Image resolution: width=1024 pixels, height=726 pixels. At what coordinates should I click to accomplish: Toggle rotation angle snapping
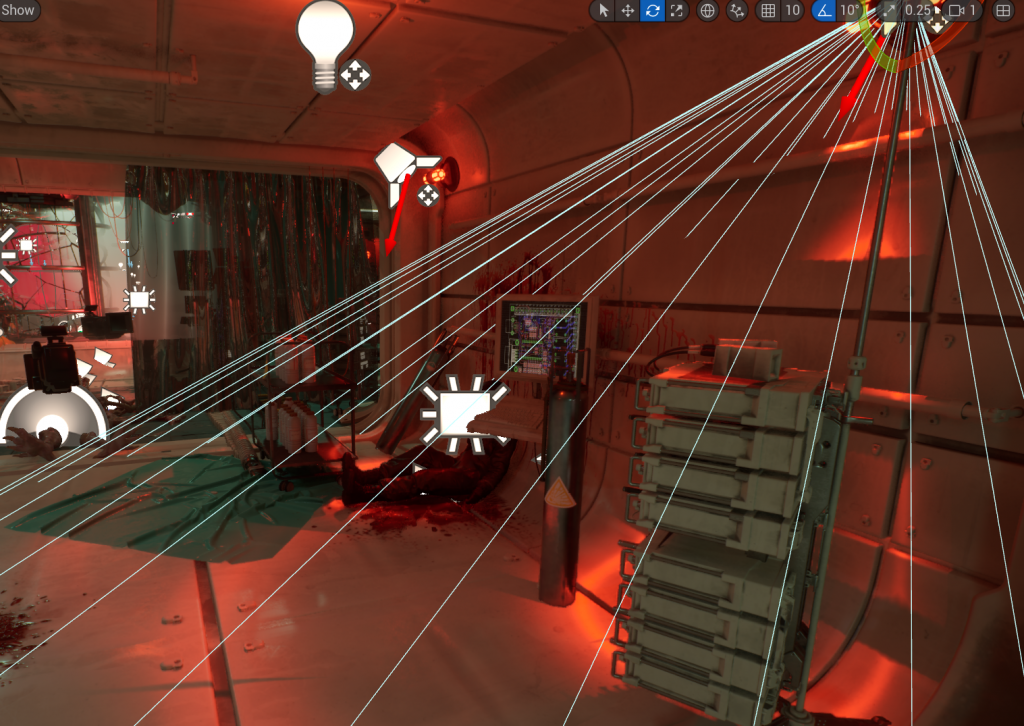823,11
